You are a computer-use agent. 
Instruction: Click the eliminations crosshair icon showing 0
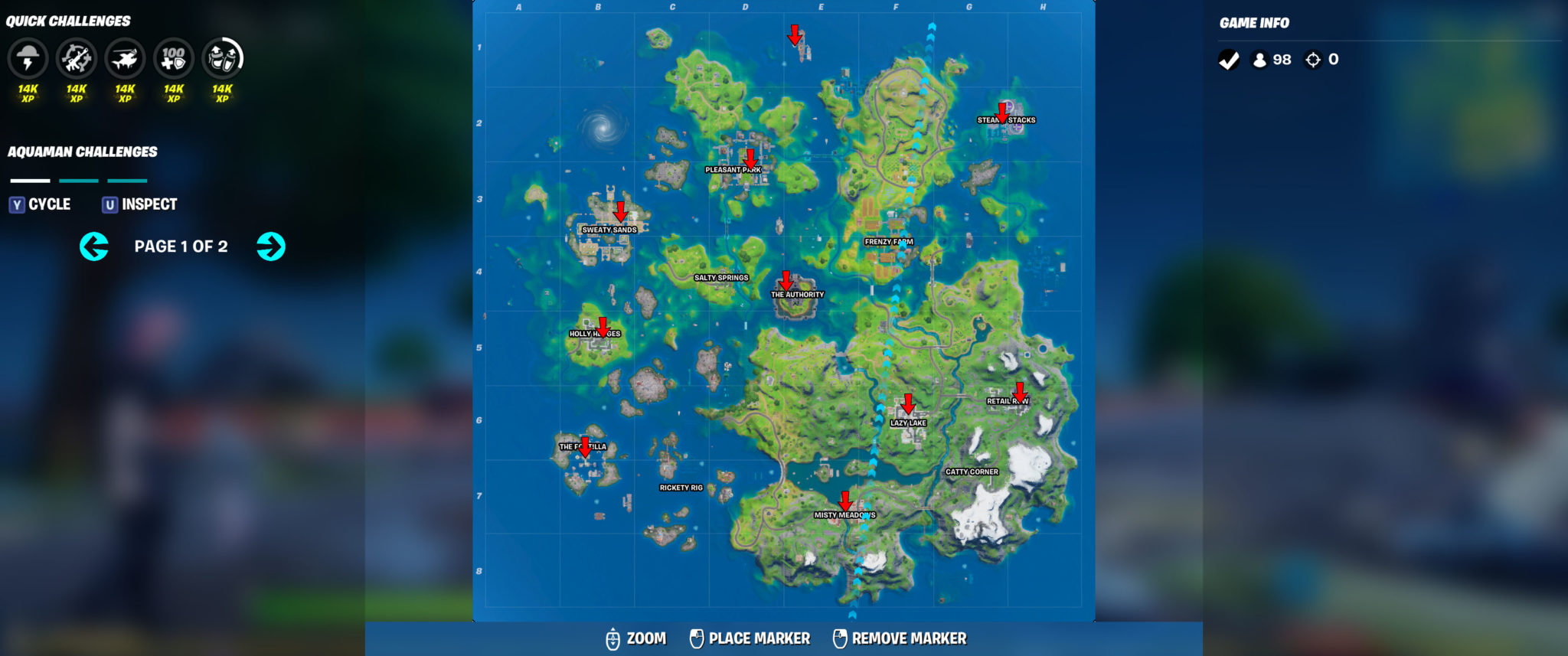coord(1315,60)
